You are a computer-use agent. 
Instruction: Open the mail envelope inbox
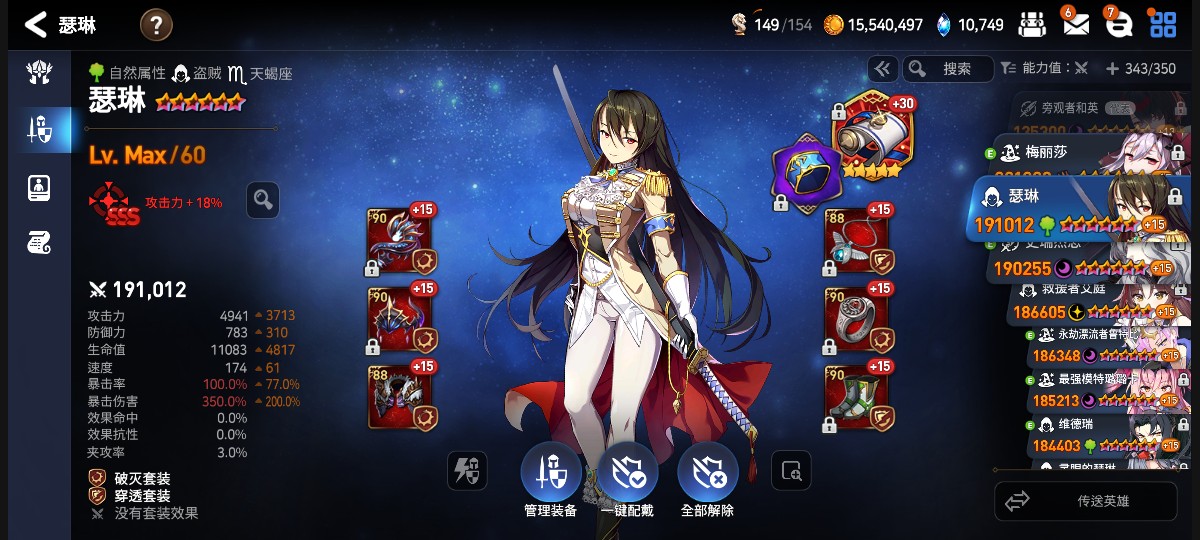click(x=1075, y=24)
